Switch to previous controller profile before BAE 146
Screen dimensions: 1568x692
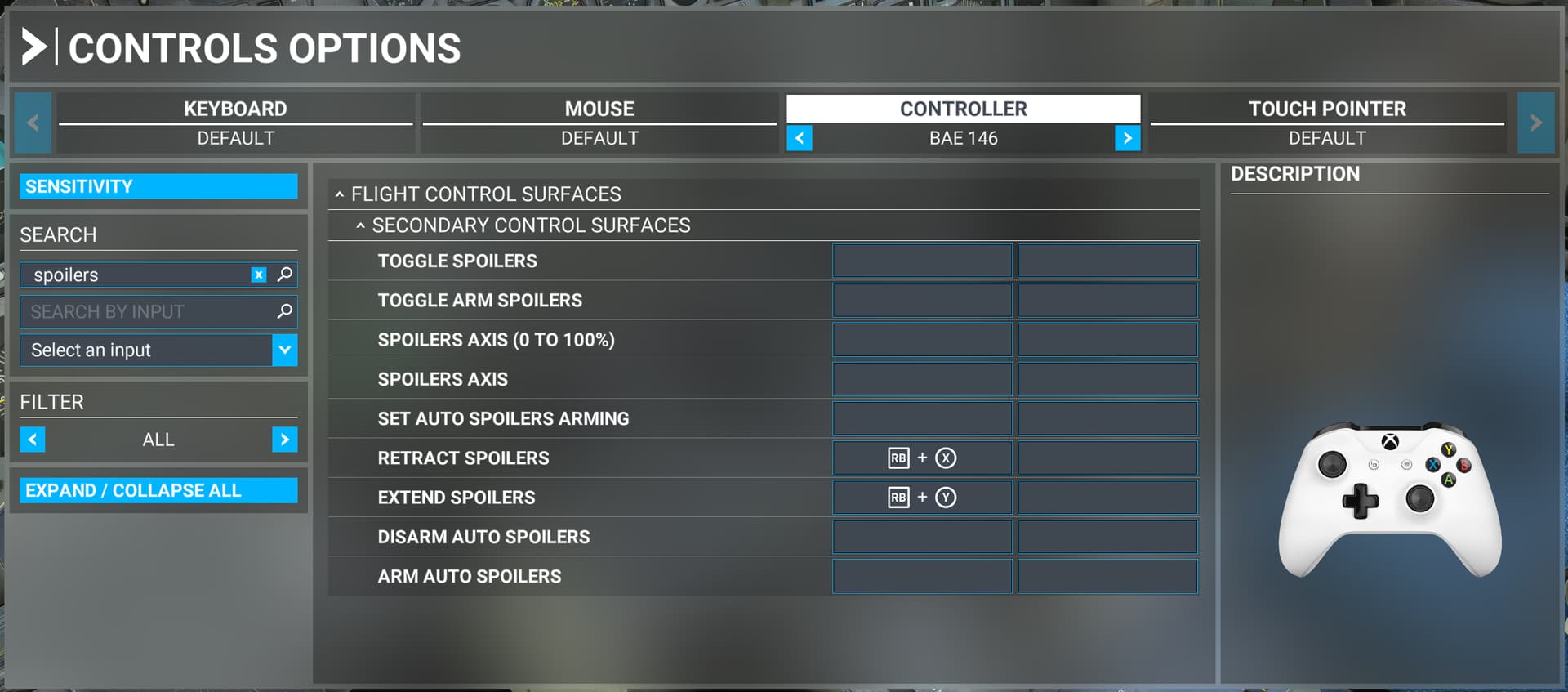pyautogui.click(x=800, y=138)
